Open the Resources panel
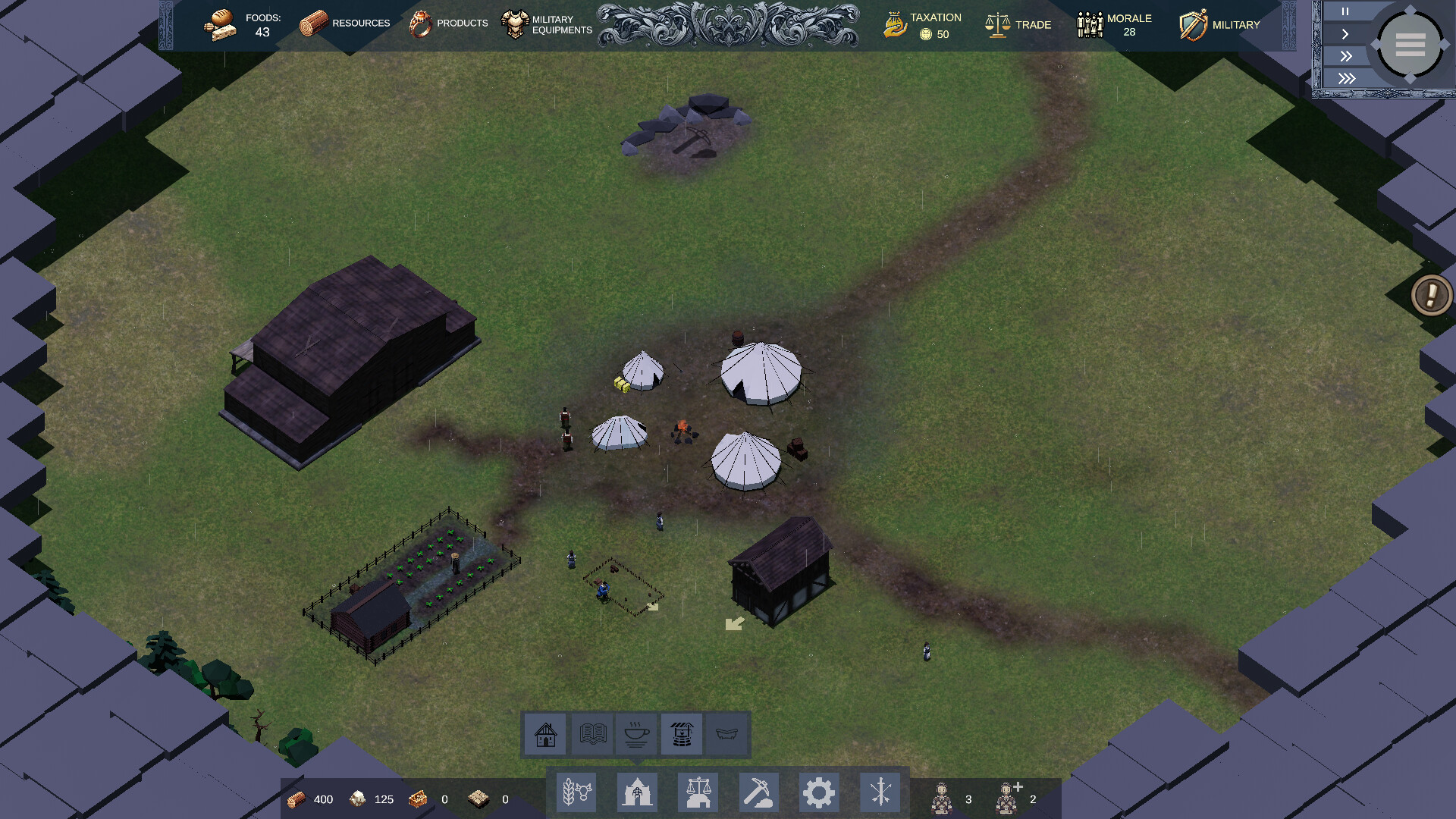 345,24
